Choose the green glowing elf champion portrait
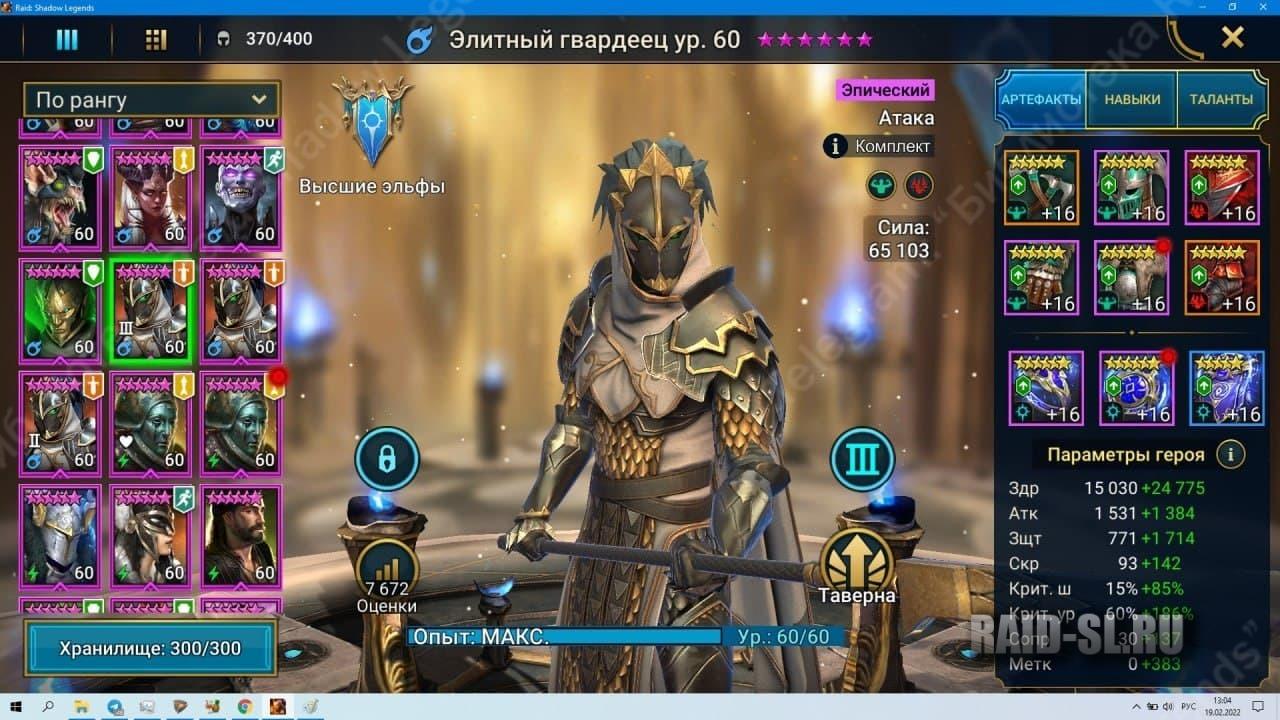Screen dimensions: 1280x720 60,311
